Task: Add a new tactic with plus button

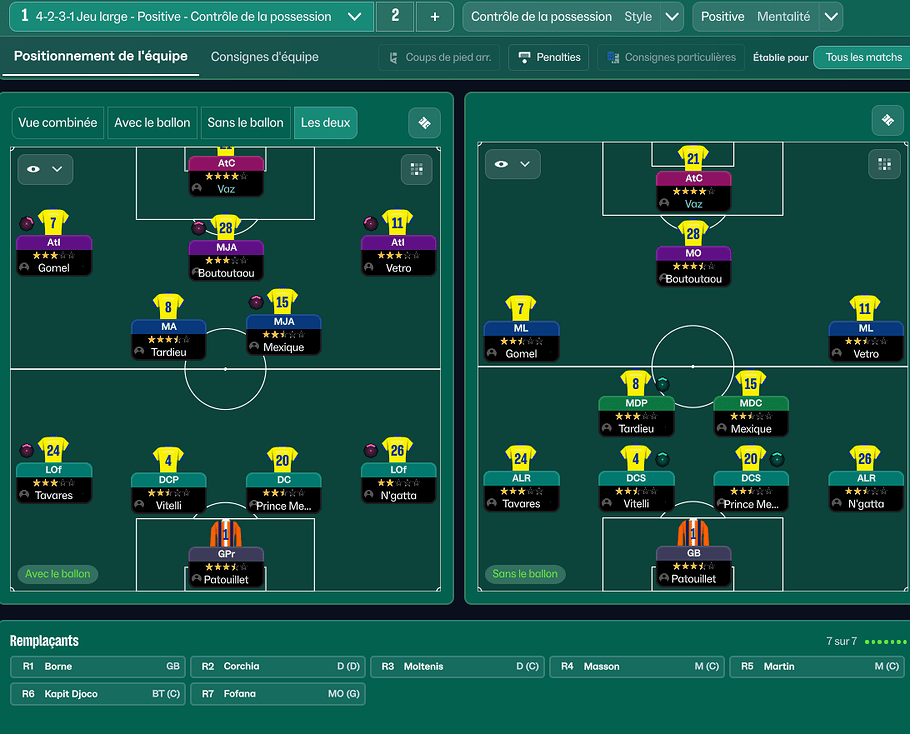Action: point(434,16)
